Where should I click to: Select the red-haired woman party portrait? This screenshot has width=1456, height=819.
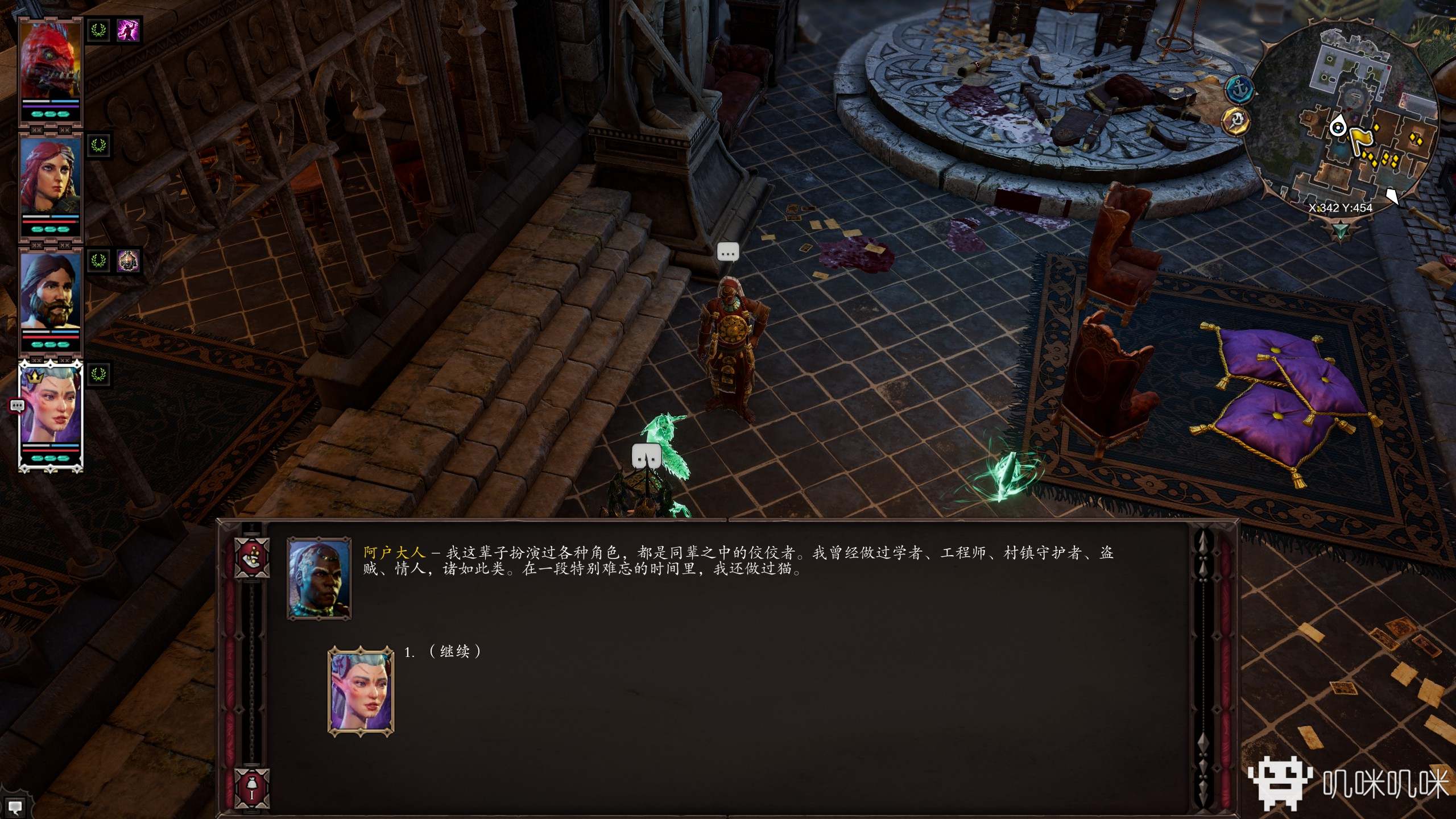click(x=51, y=177)
